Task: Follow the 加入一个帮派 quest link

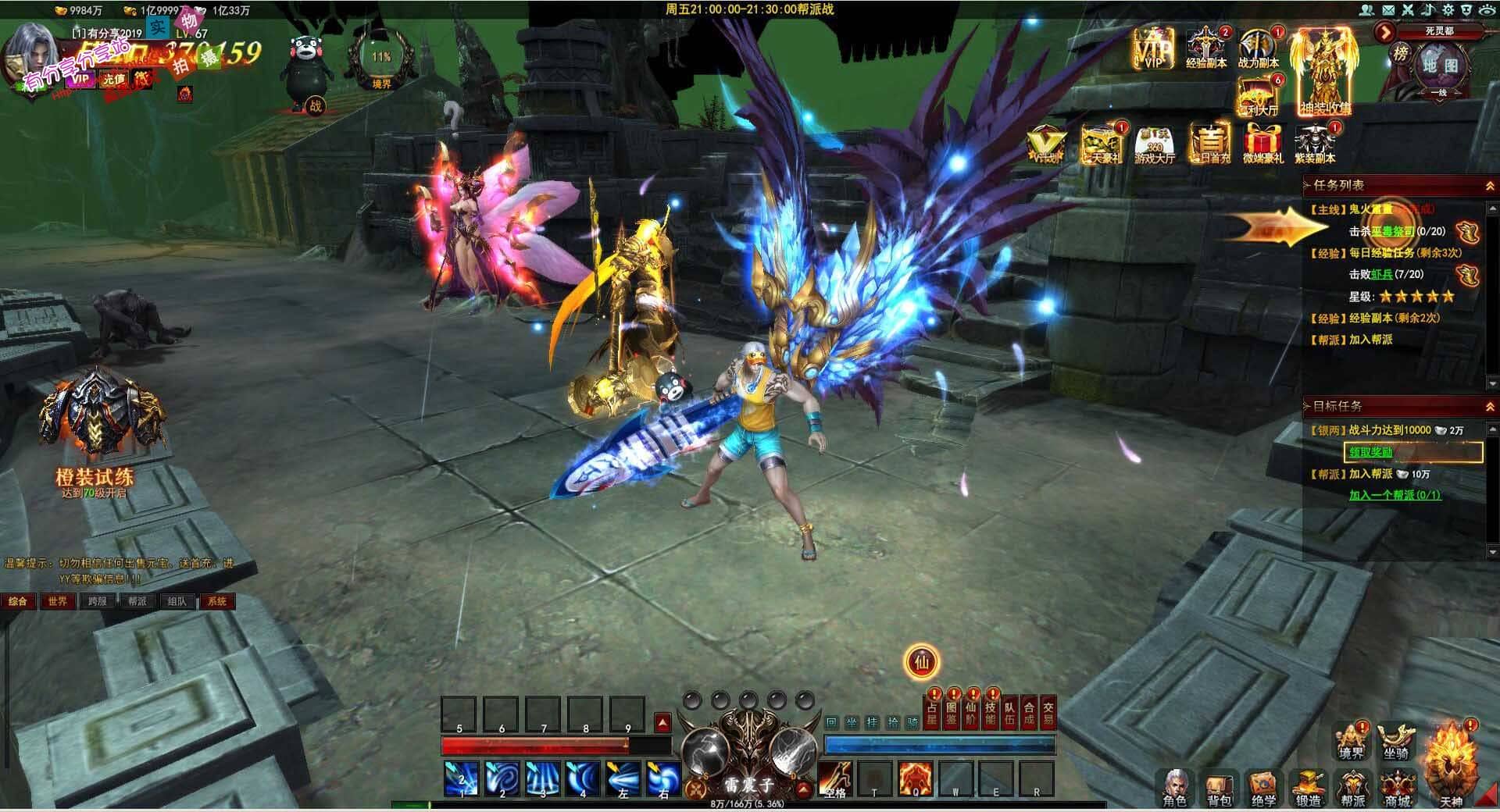Action: [1395, 495]
